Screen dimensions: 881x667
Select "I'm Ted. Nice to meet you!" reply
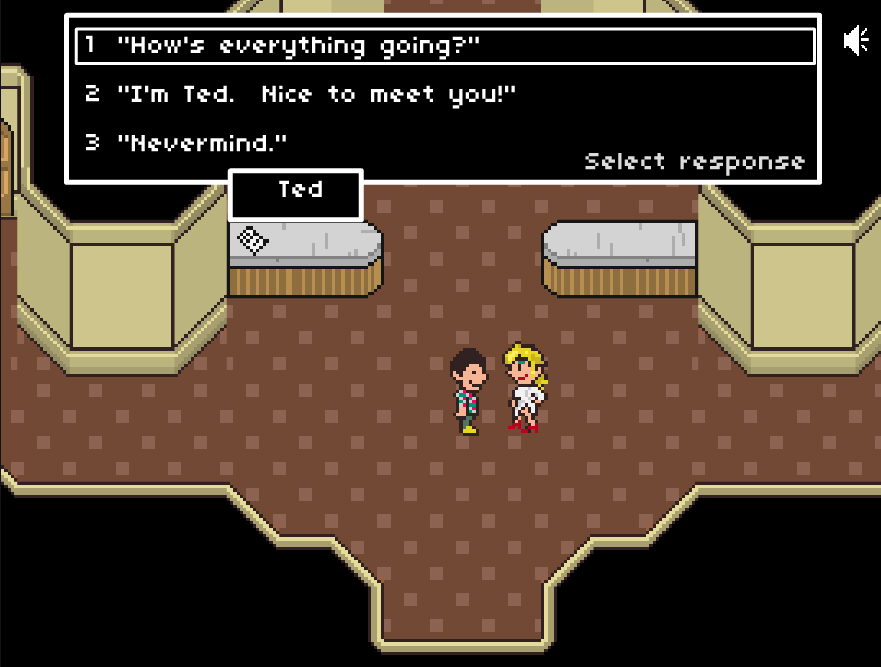pyautogui.click(x=315, y=95)
